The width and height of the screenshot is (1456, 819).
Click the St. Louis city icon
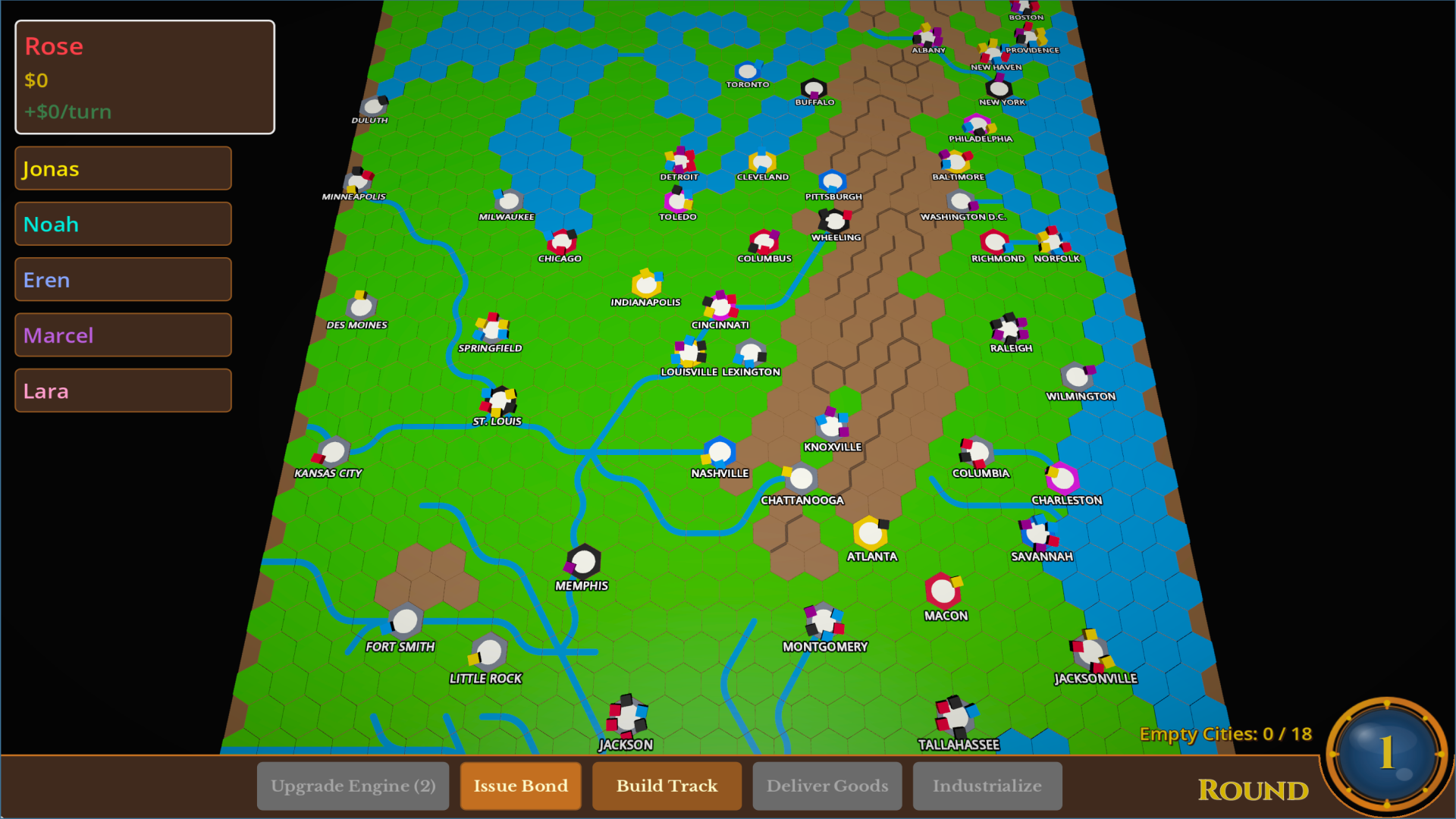click(x=498, y=402)
